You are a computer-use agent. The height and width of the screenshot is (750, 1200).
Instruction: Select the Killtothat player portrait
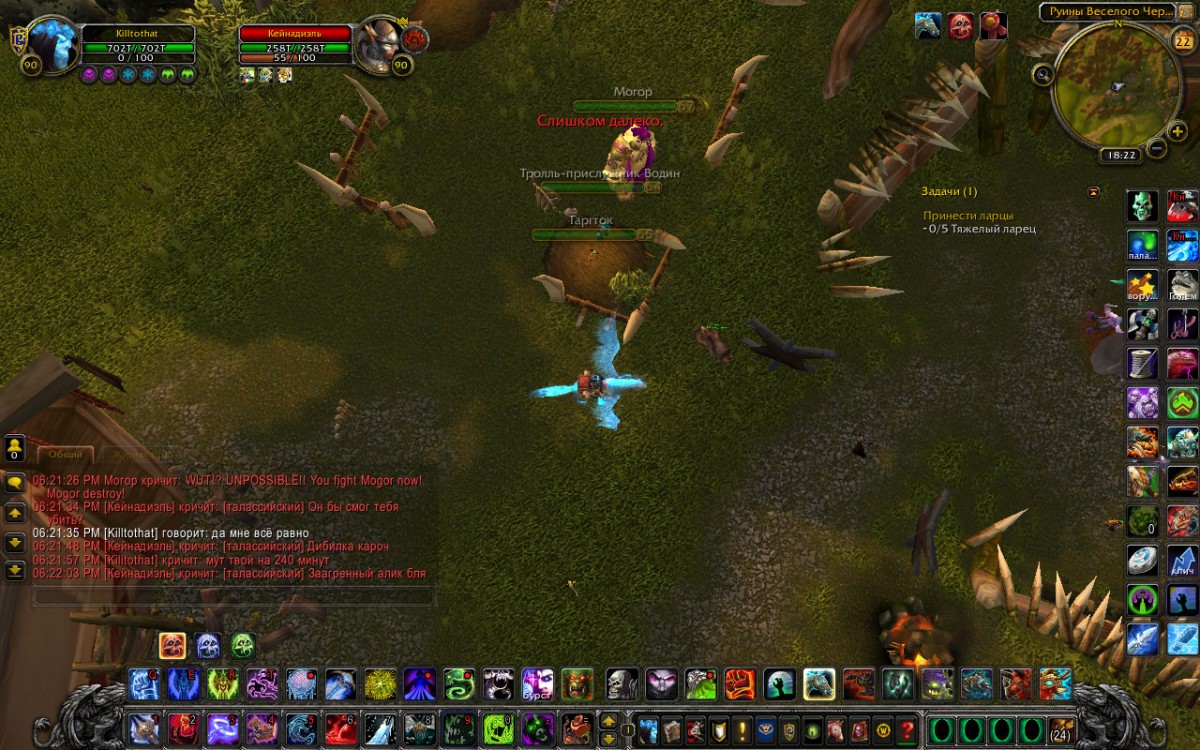[53, 47]
